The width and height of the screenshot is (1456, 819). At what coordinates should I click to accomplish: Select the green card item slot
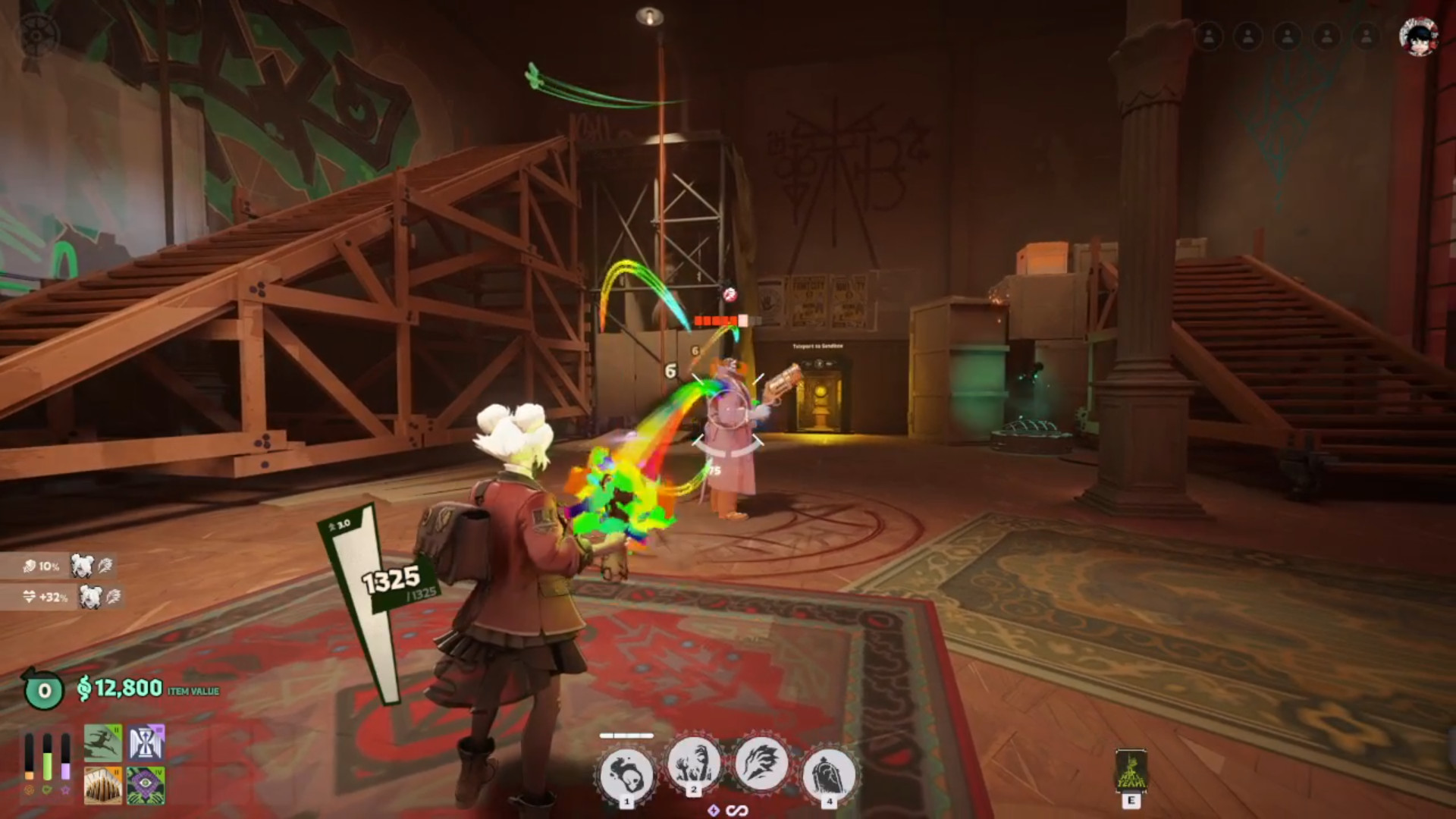coord(1131,771)
